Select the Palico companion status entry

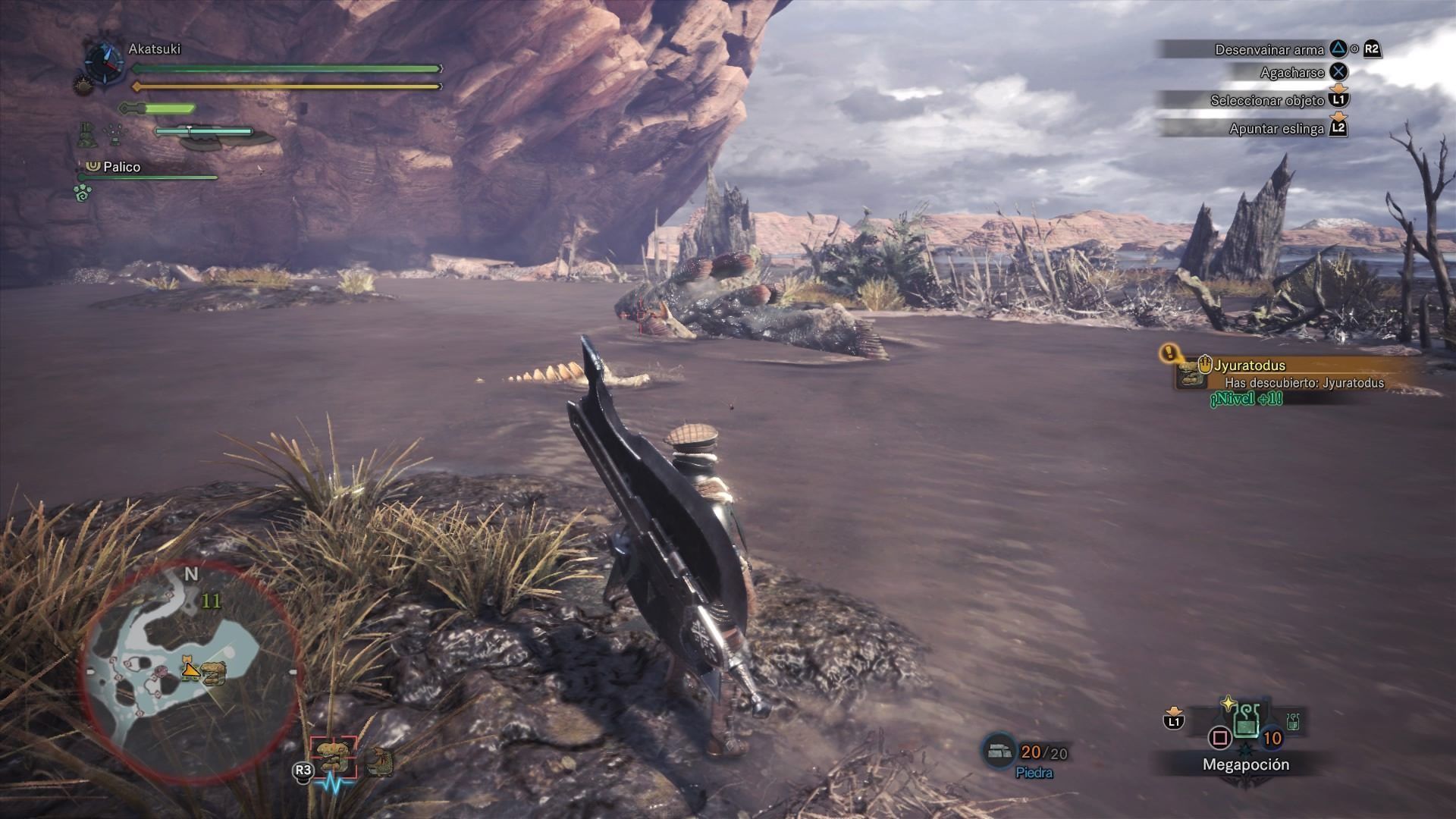(121, 167)
